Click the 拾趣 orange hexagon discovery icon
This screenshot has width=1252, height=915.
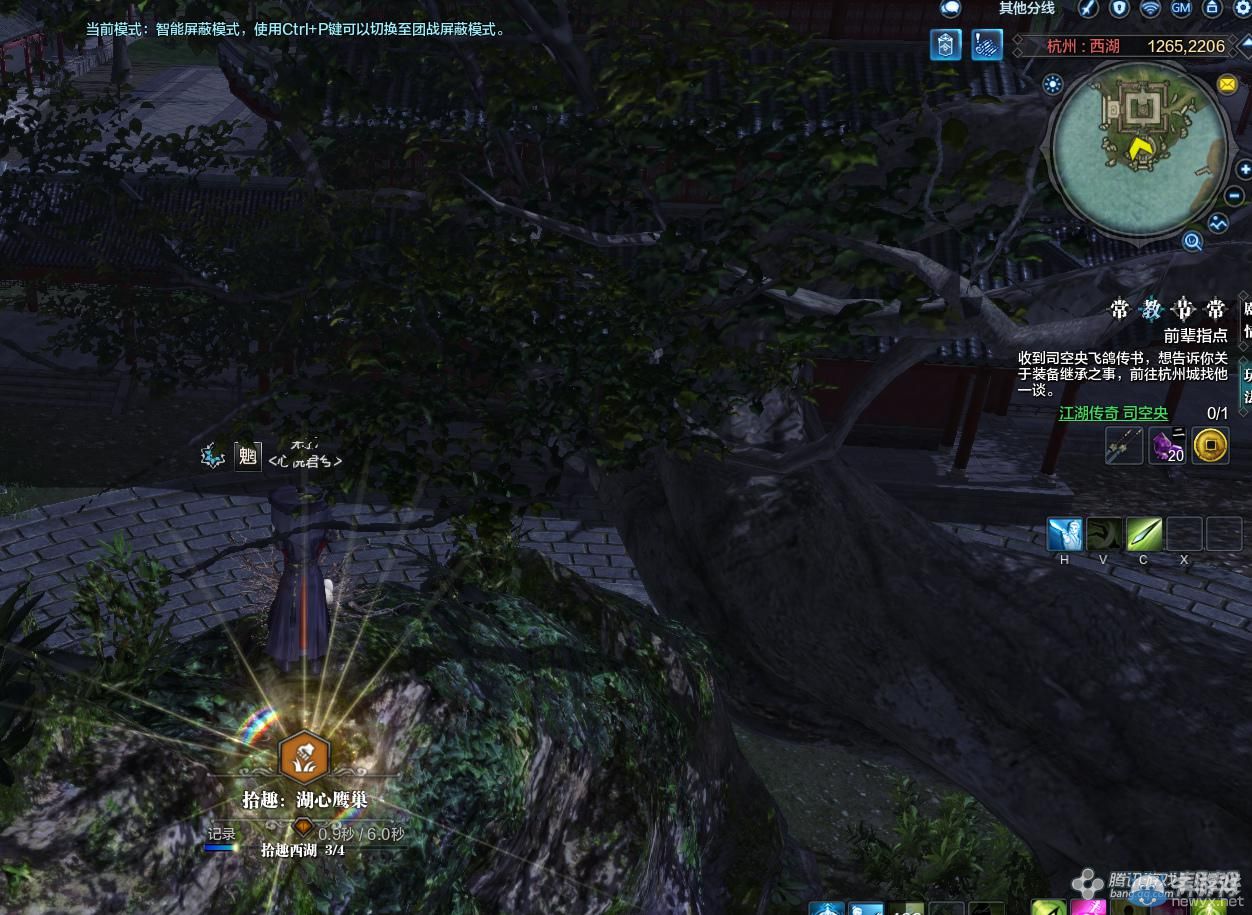click(x=303, y=756)
